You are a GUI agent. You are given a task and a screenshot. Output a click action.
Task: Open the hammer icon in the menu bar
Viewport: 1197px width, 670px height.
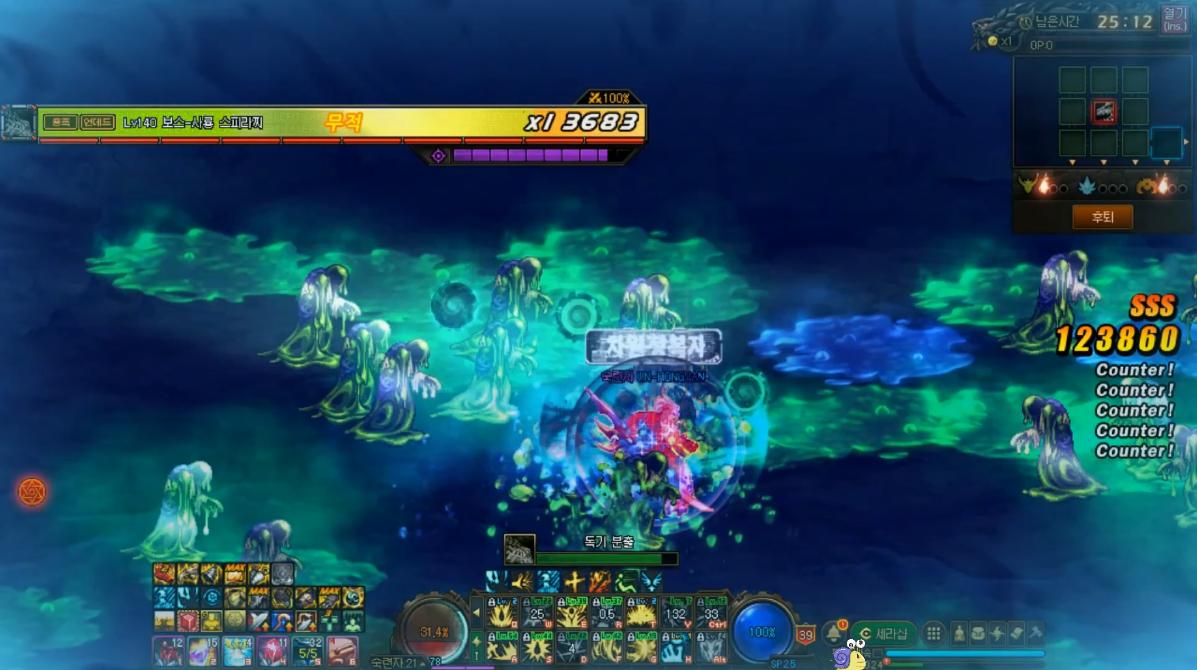coord(1035,633)
